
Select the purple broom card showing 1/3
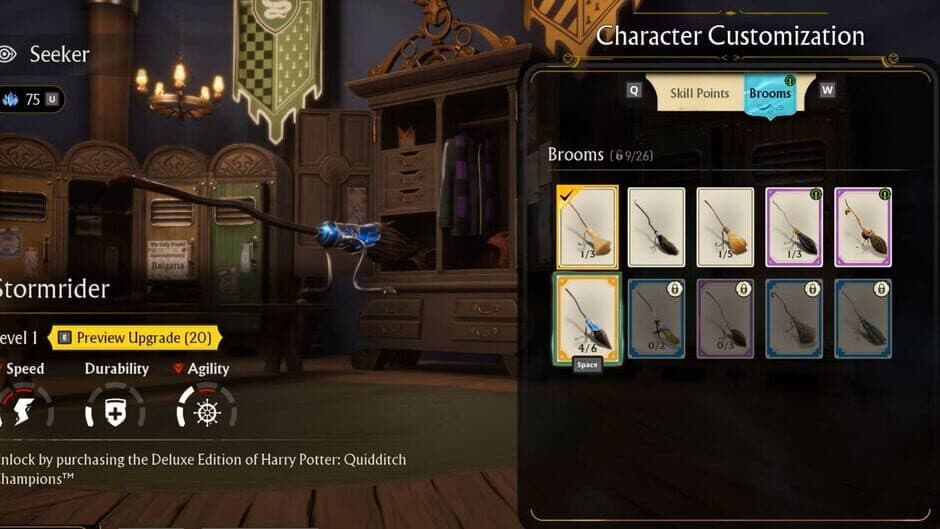pos(794,227)
